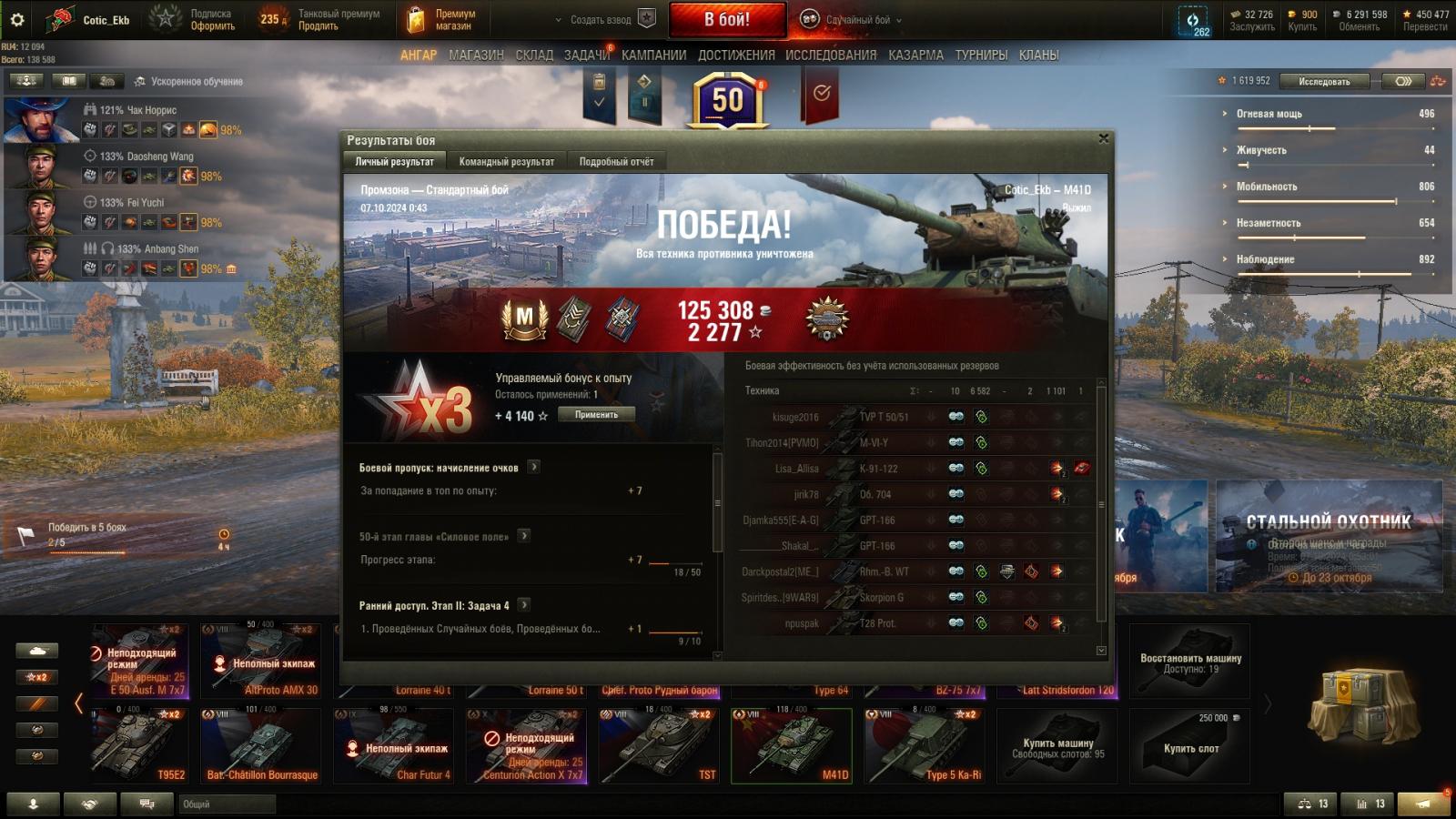
Task: Apply the x3 experience bonus with Применить
Action: pyautogui.click(x=596, y=415)
